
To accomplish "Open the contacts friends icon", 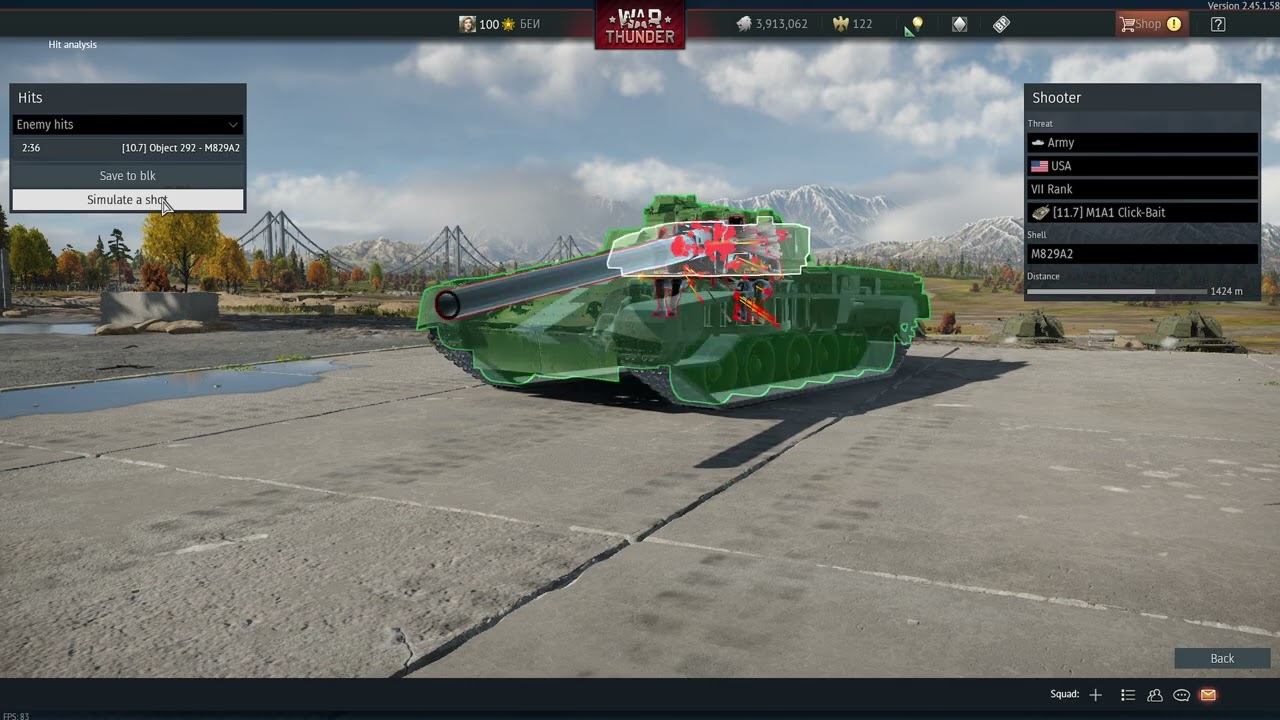I will point(1155,695).
